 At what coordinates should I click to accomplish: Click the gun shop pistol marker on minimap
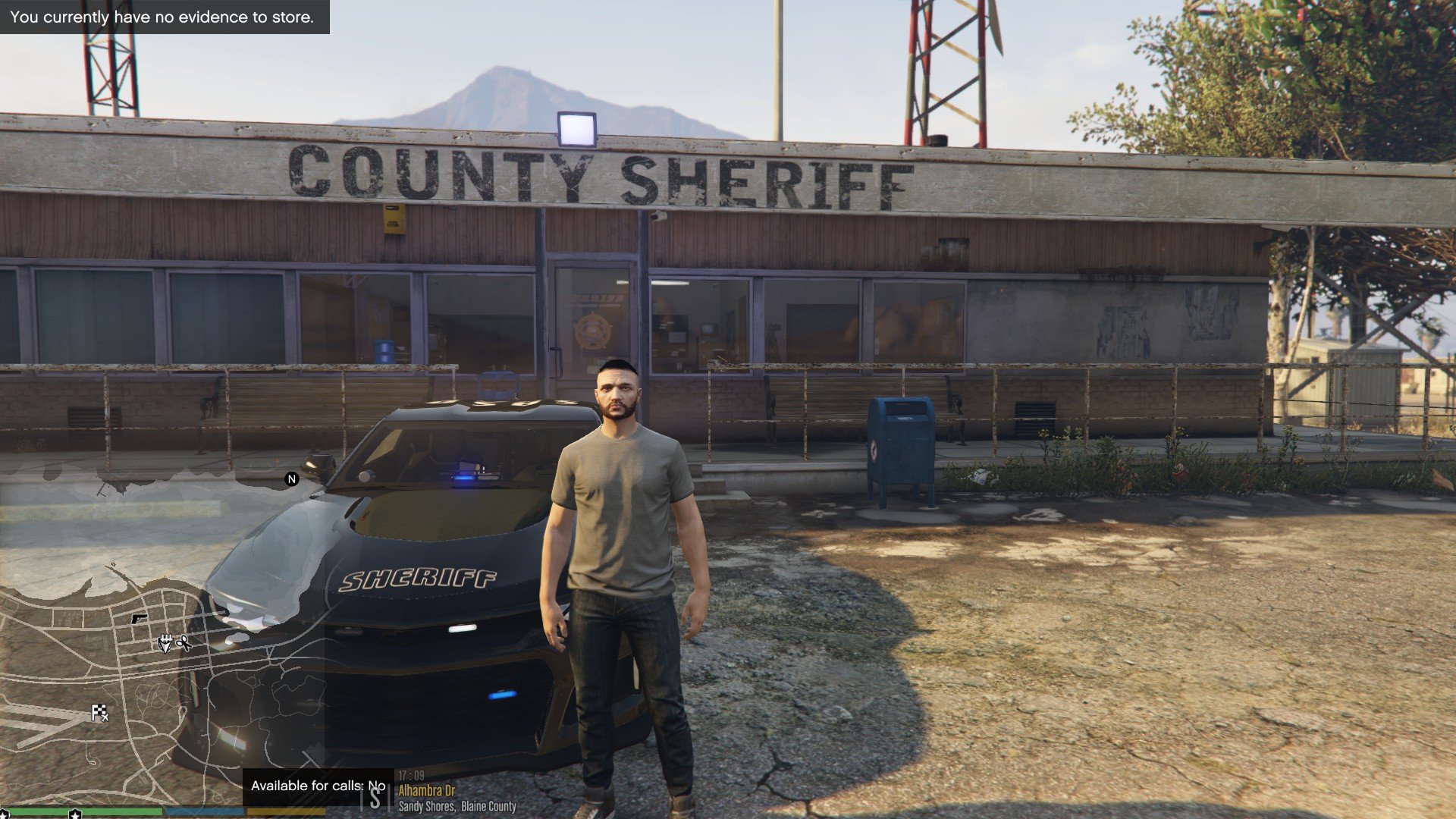tap(139, 619)
